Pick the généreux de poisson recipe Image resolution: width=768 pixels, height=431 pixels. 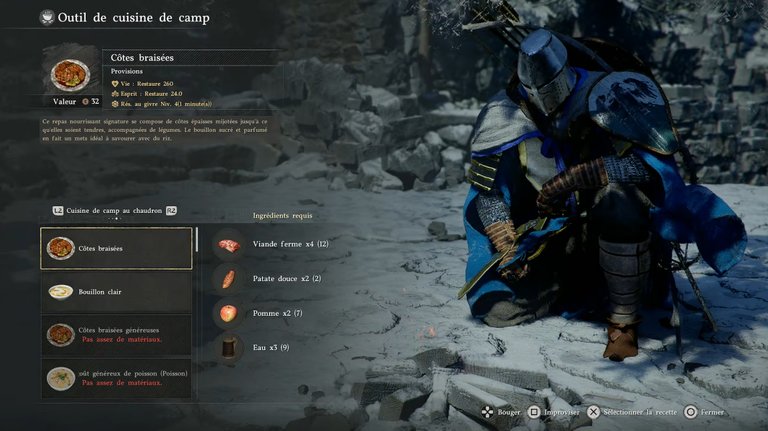click(x=116, y=377)
